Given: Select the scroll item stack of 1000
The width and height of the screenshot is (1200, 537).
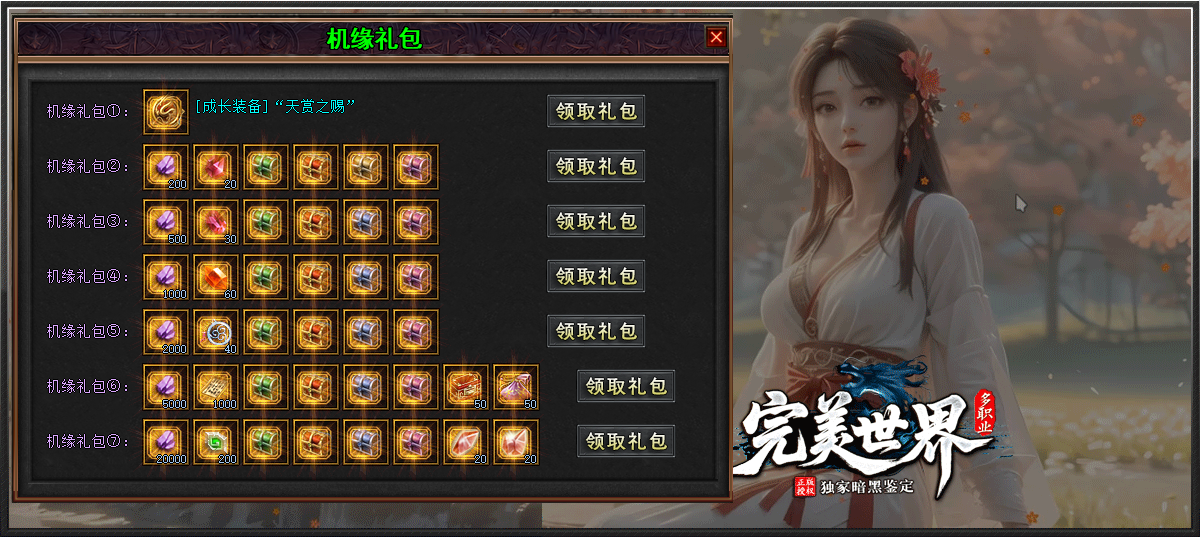Looking at the screenshot, I should pos(216,386).
